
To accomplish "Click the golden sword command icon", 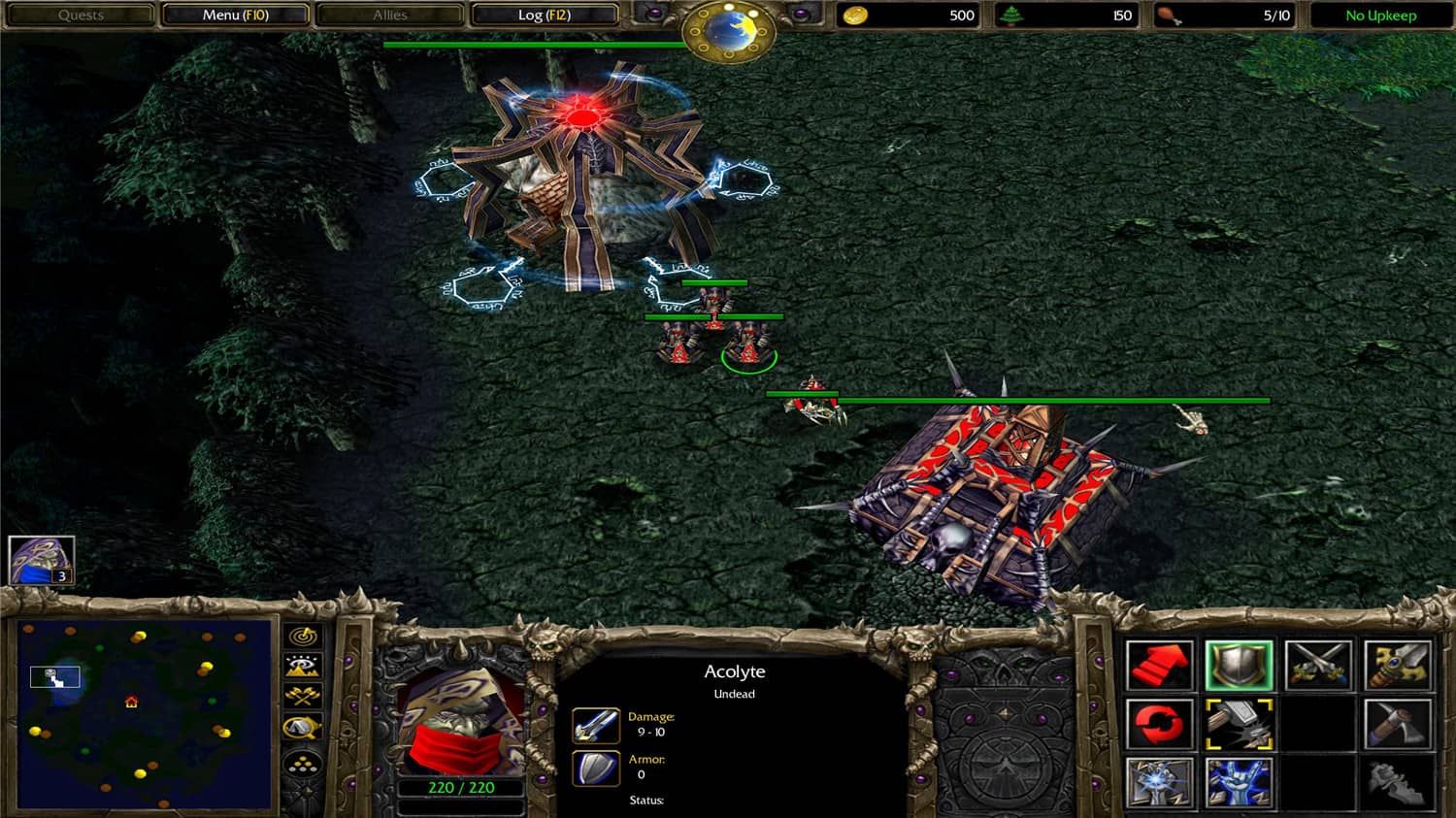I will pyautogui.click(x=1399, y=666).
